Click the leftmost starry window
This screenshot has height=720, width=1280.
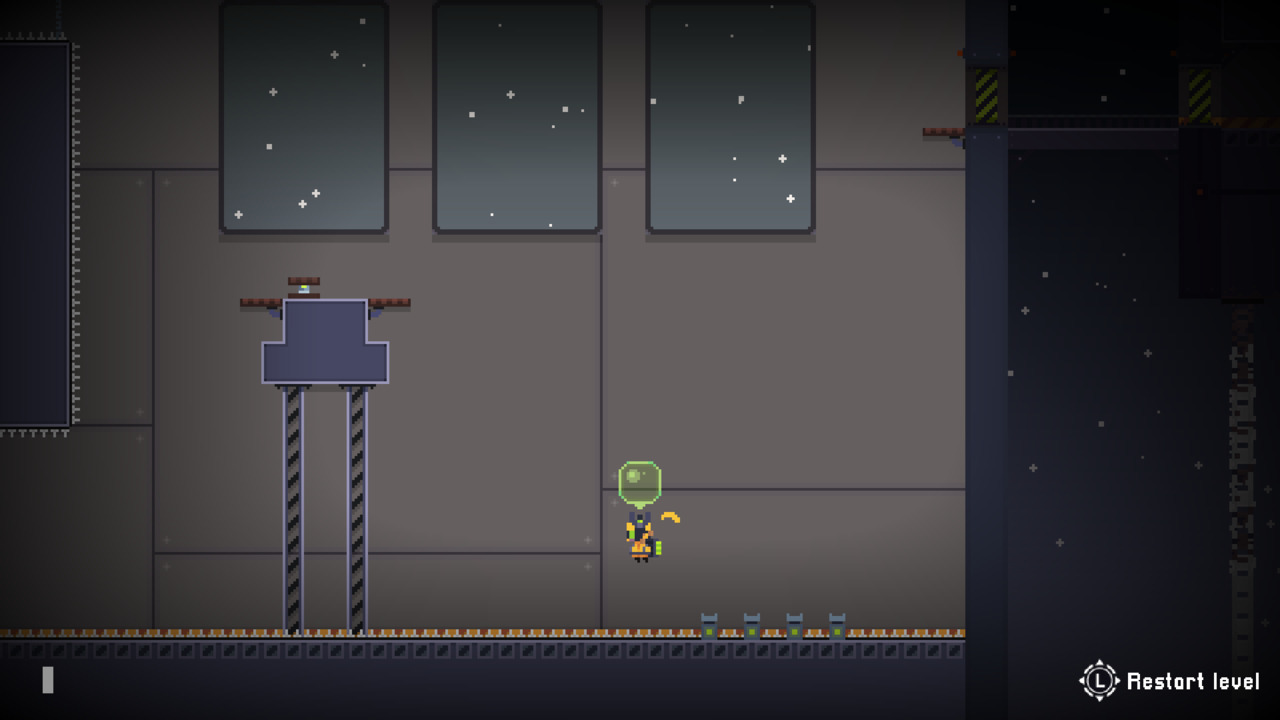point(302,115)
